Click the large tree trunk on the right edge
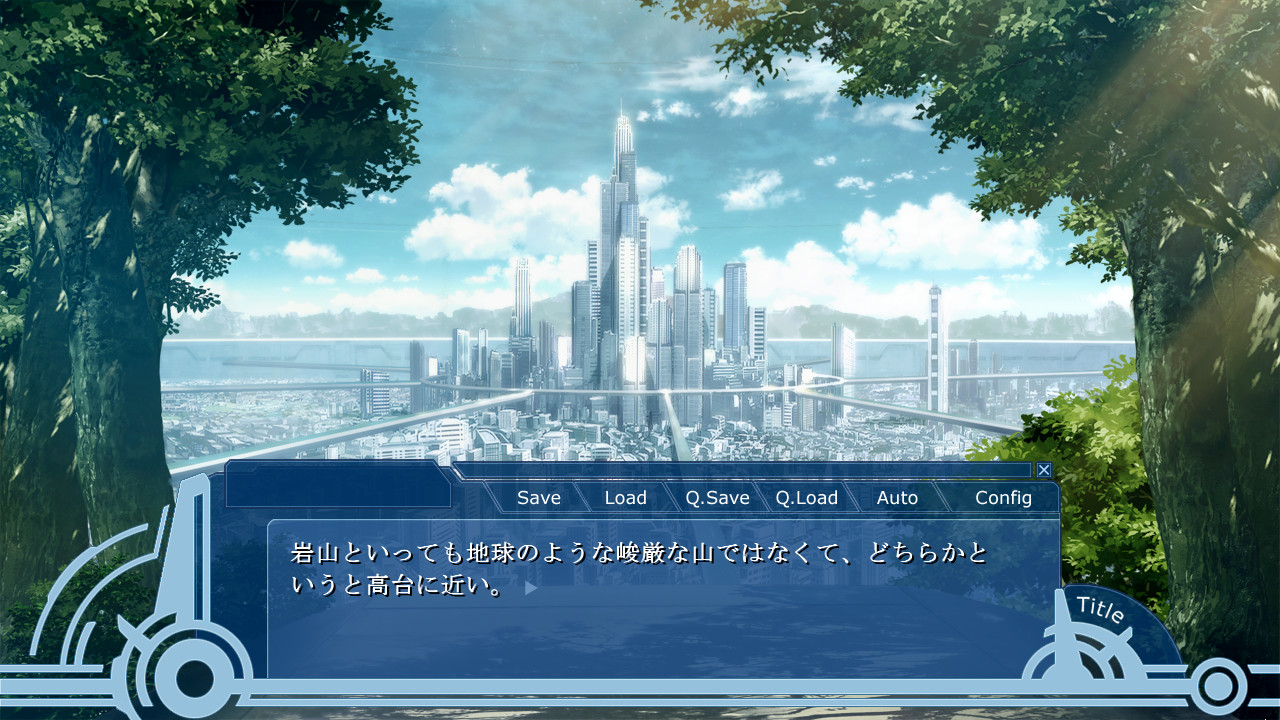This screenshot has height=720, width=1280. pyautogui.click(x=1200, y=300)
